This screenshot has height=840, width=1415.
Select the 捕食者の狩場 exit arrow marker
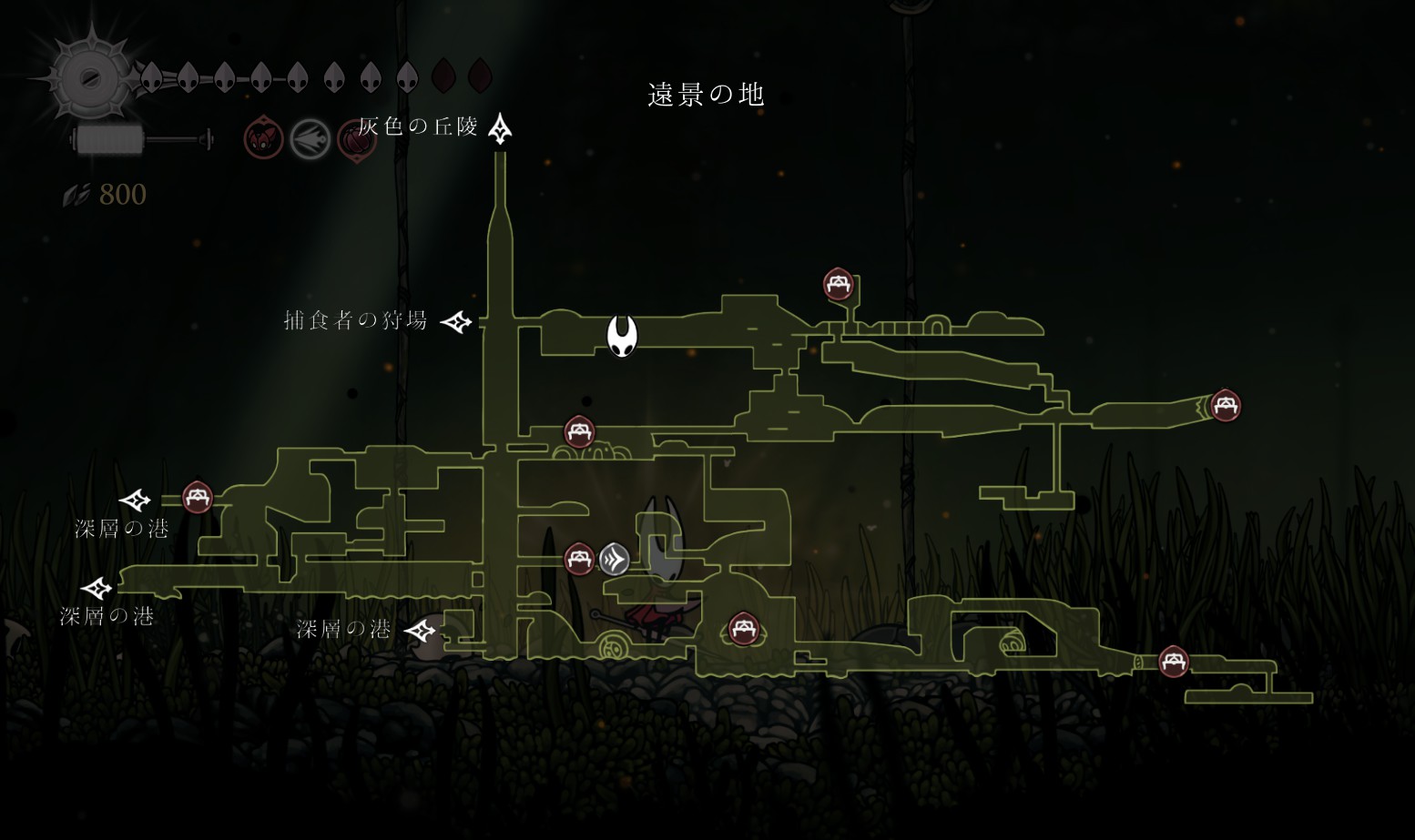tap(456, 321)
